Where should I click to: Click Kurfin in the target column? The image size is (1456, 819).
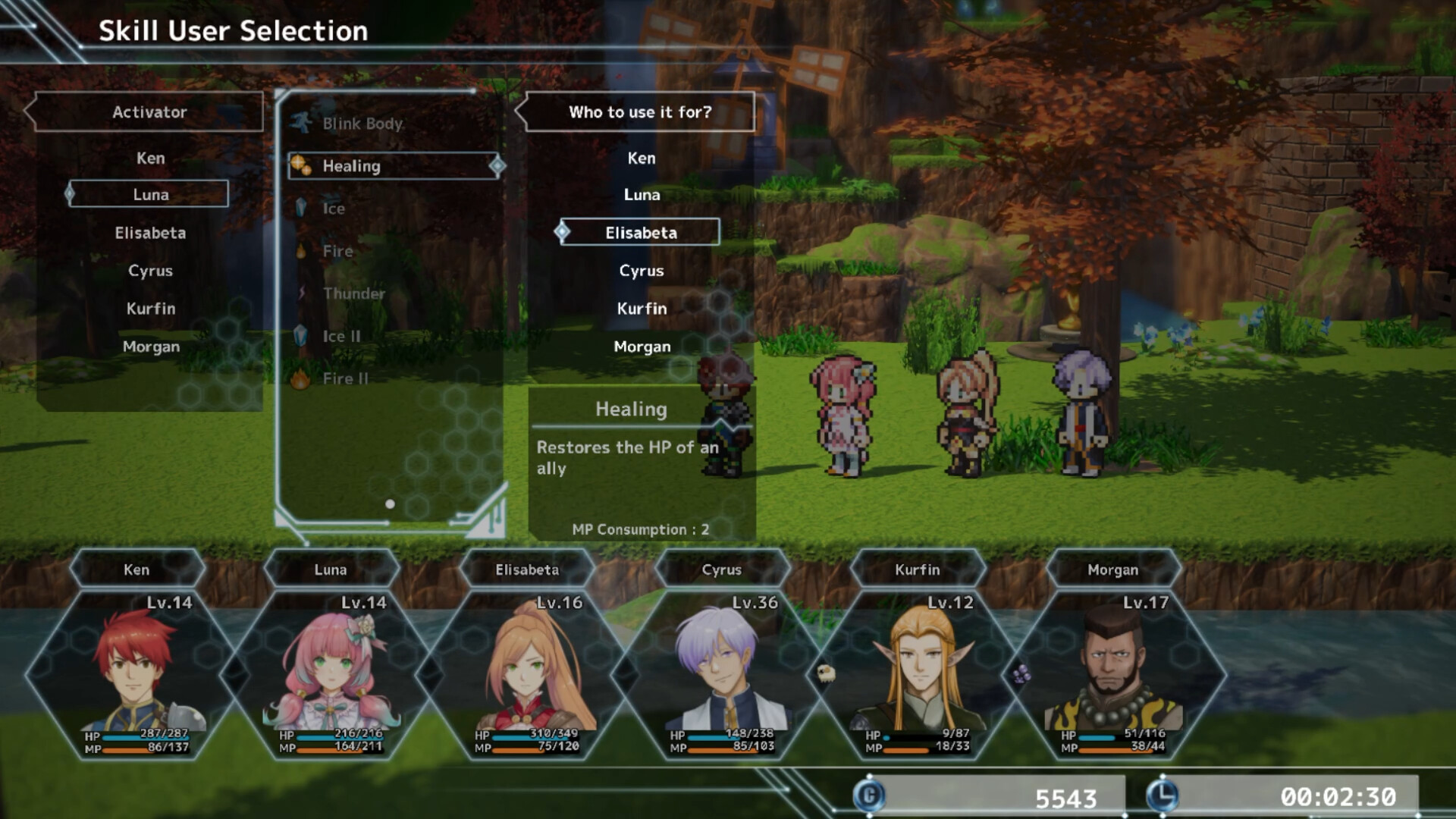[x=641, y=309]
